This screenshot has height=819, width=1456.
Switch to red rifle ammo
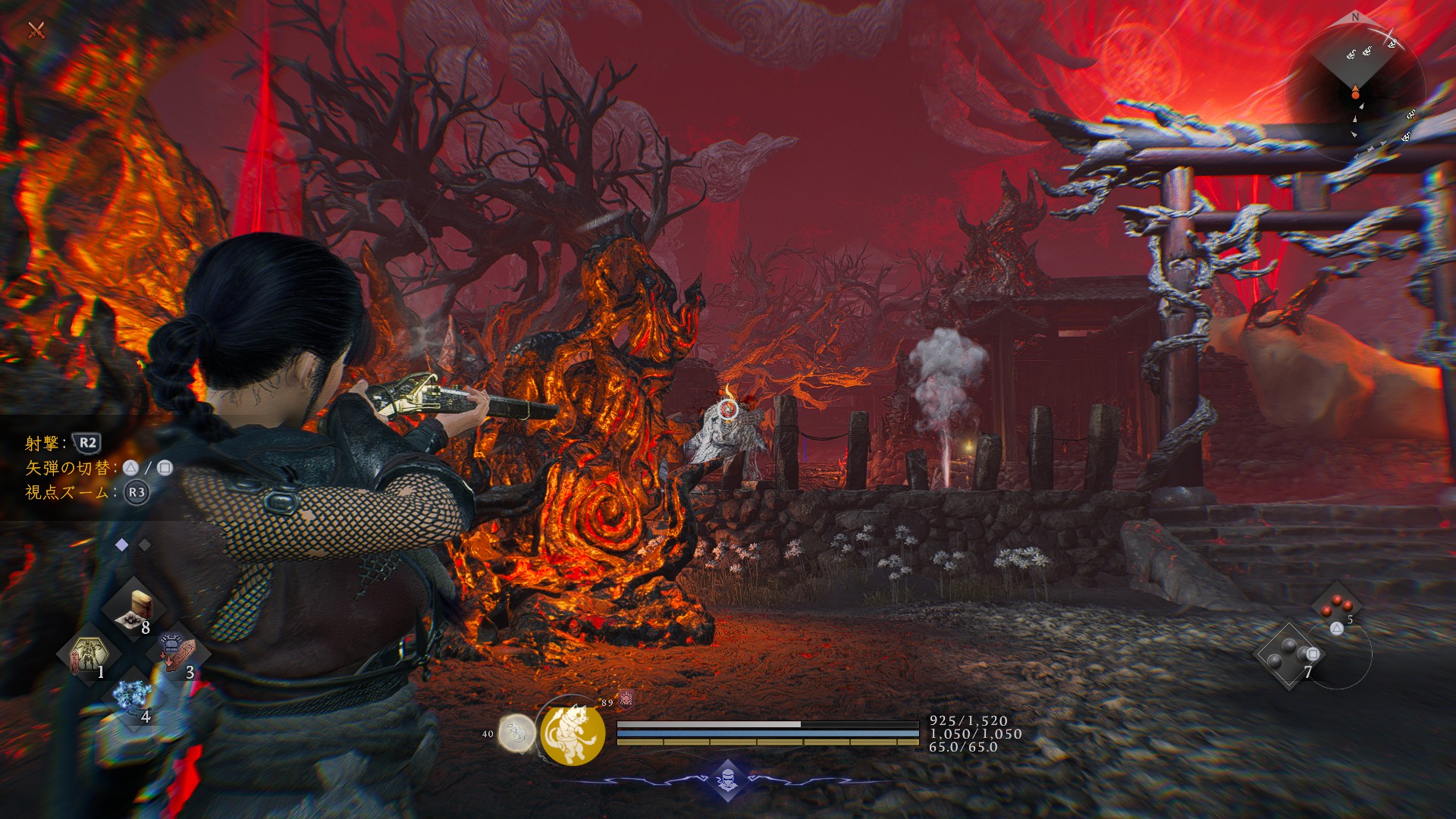1336,607
